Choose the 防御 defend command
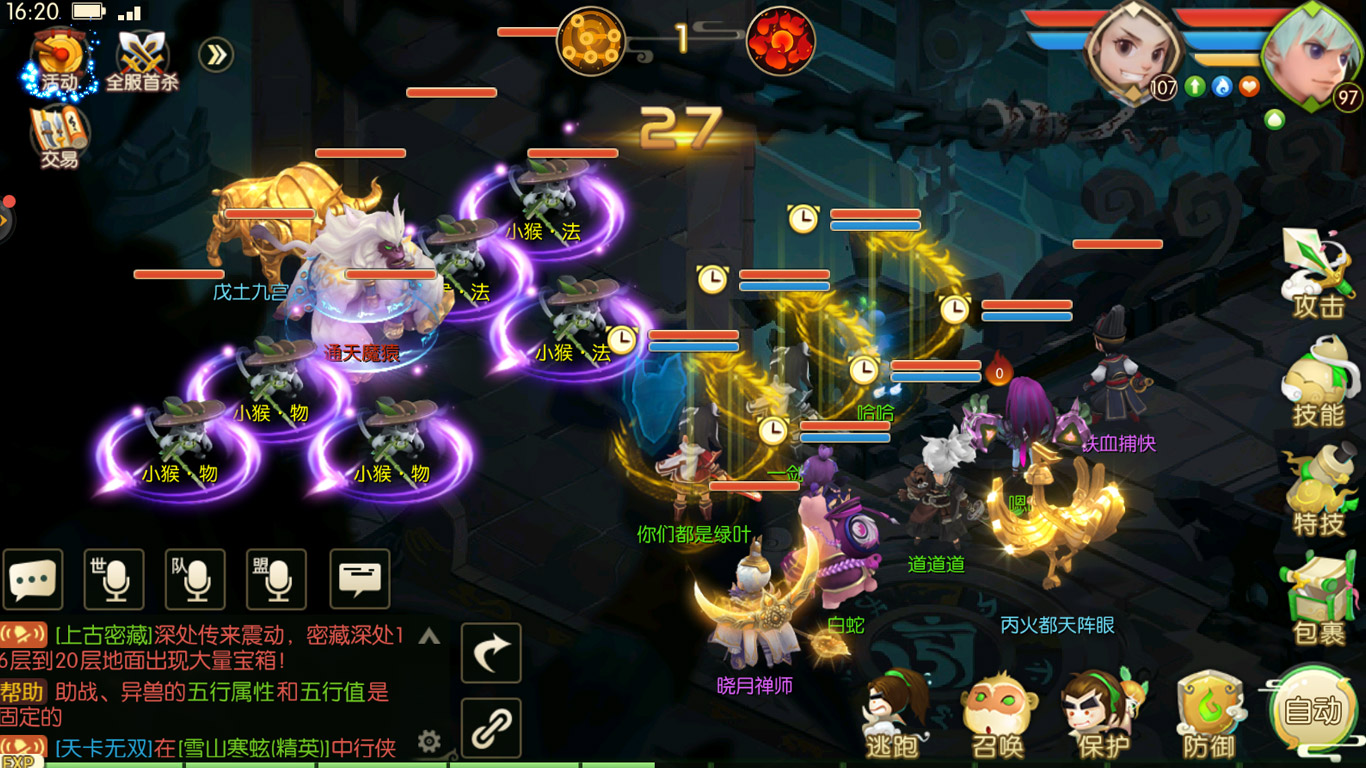The height and width of the screenshot is (768, 1366). pyautogui.click(x=1208, y=714)
